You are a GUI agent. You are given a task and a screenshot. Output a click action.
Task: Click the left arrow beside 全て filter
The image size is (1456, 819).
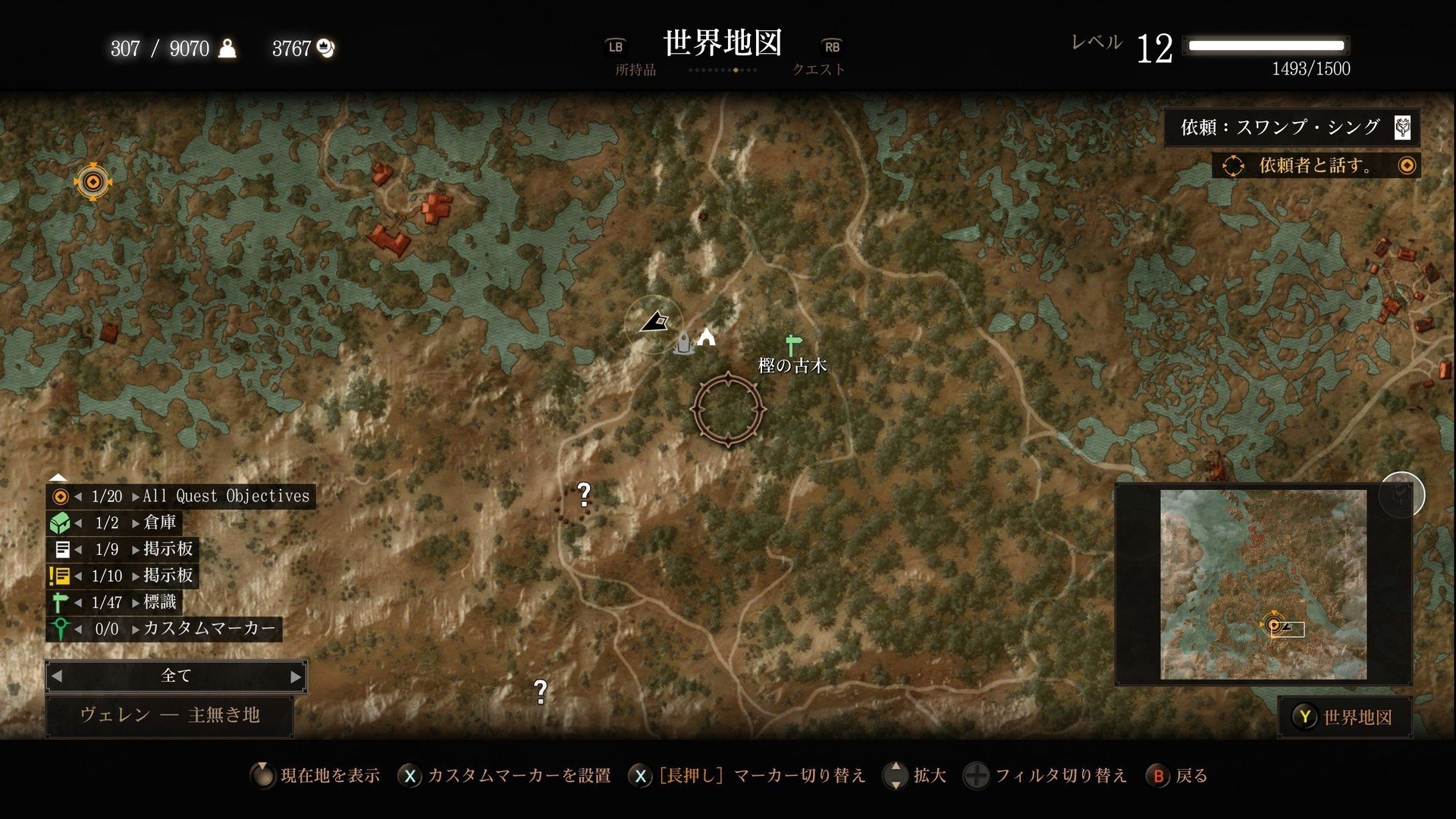58,676
